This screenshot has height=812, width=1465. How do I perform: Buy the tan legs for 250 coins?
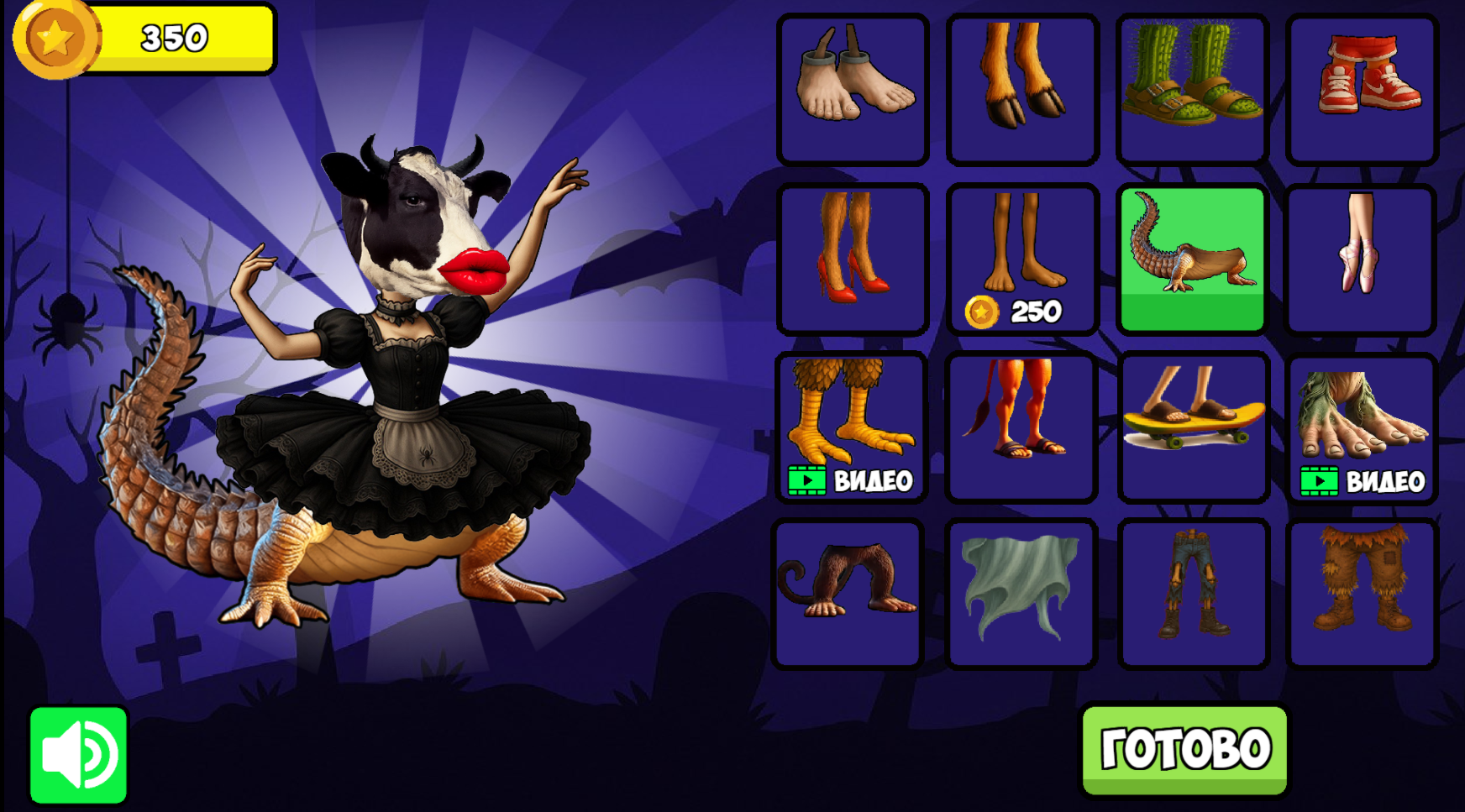(x=1021, y=256)
